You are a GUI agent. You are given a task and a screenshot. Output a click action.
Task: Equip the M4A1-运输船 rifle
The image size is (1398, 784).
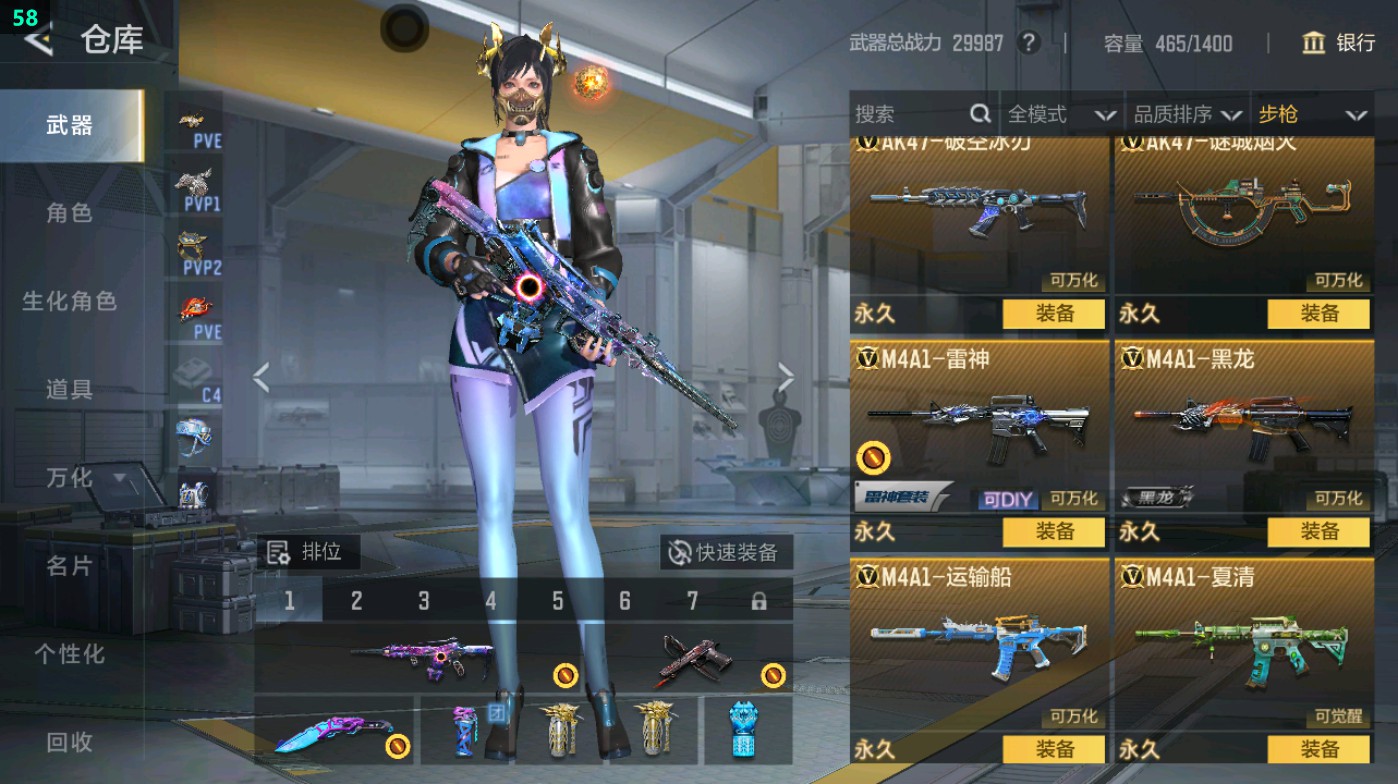(1054, 749)
